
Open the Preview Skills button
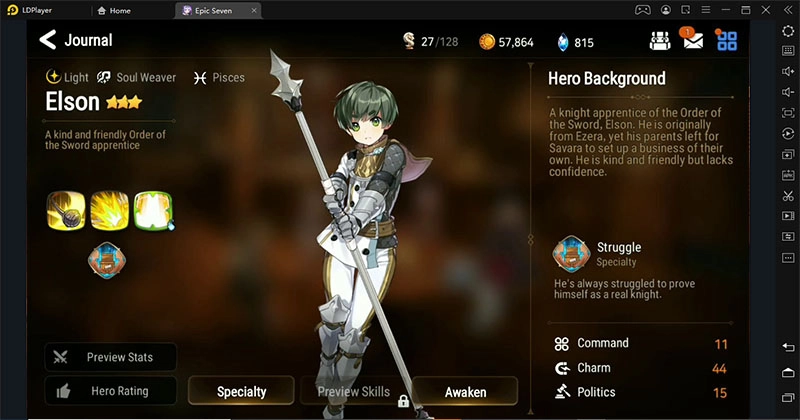352,392
